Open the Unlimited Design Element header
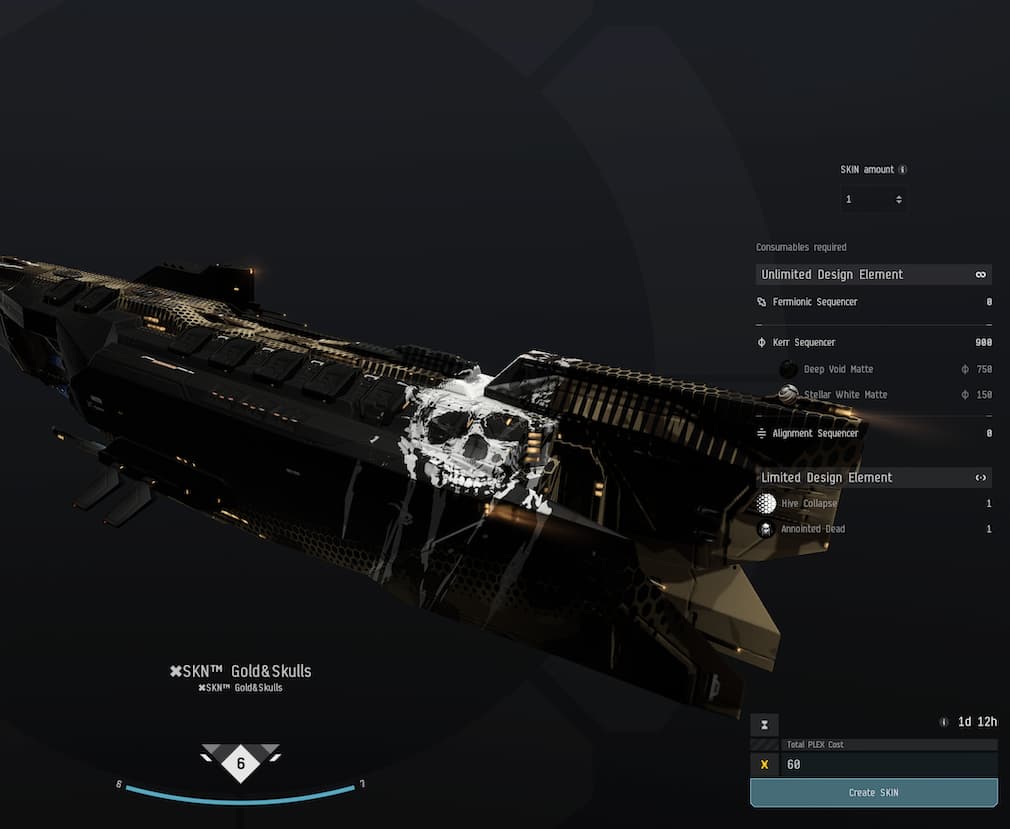Image resolution: width=1010 pixels, height=829 pixels. tap(873, 274)
